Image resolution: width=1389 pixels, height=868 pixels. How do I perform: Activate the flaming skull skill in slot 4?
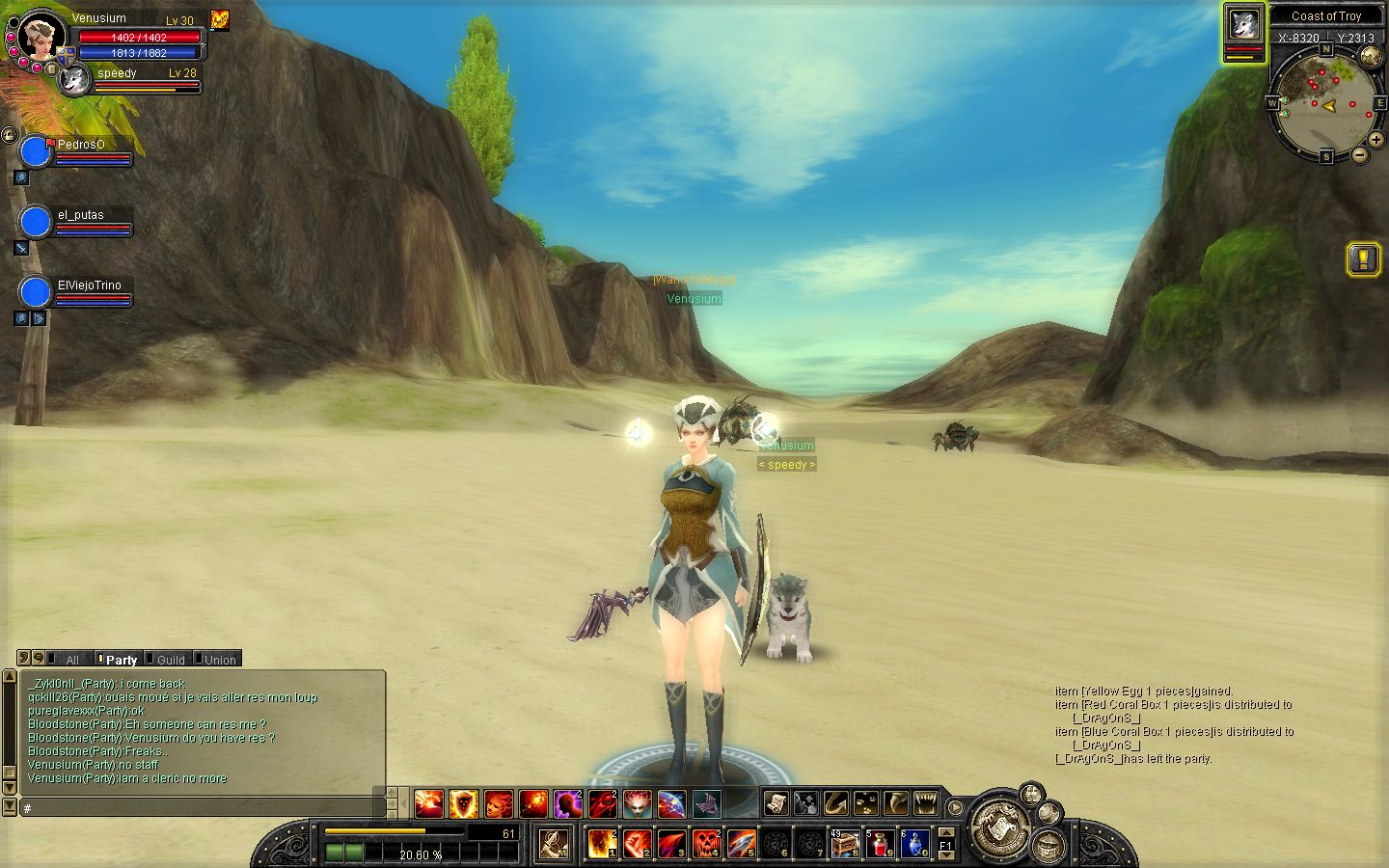pos(706,844)
